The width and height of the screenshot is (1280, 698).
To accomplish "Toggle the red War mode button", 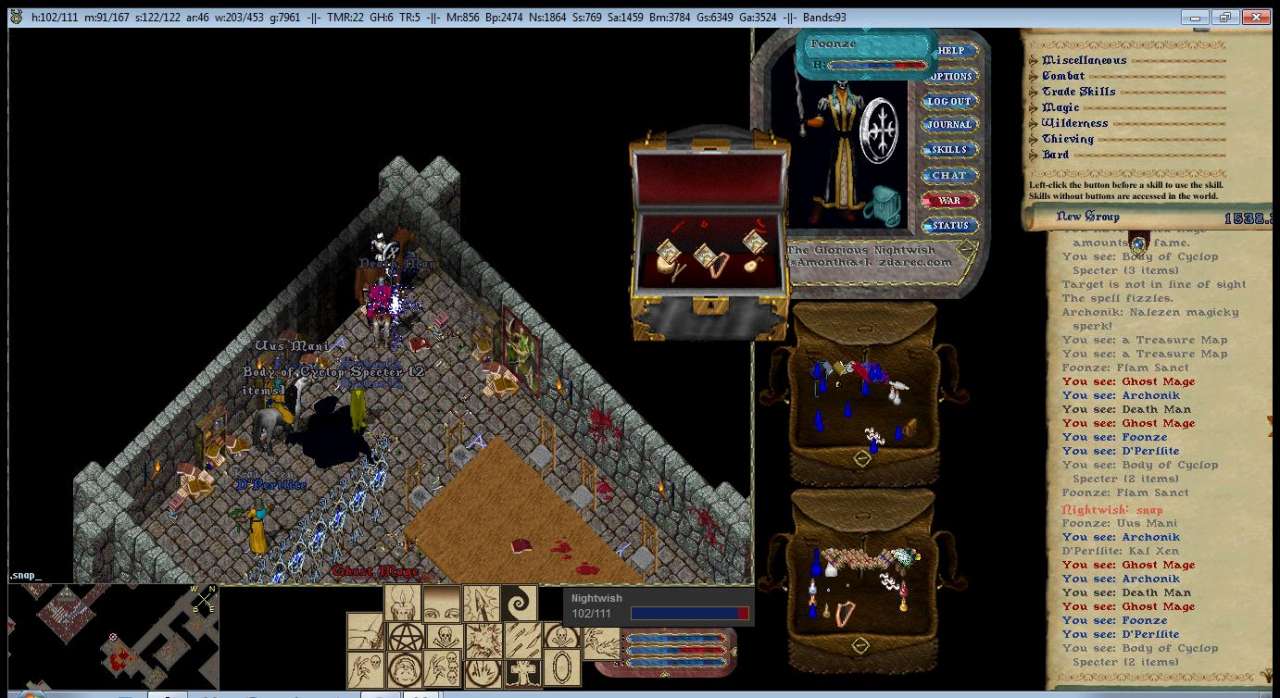I will pyautogui.click(x=949, y=200).
